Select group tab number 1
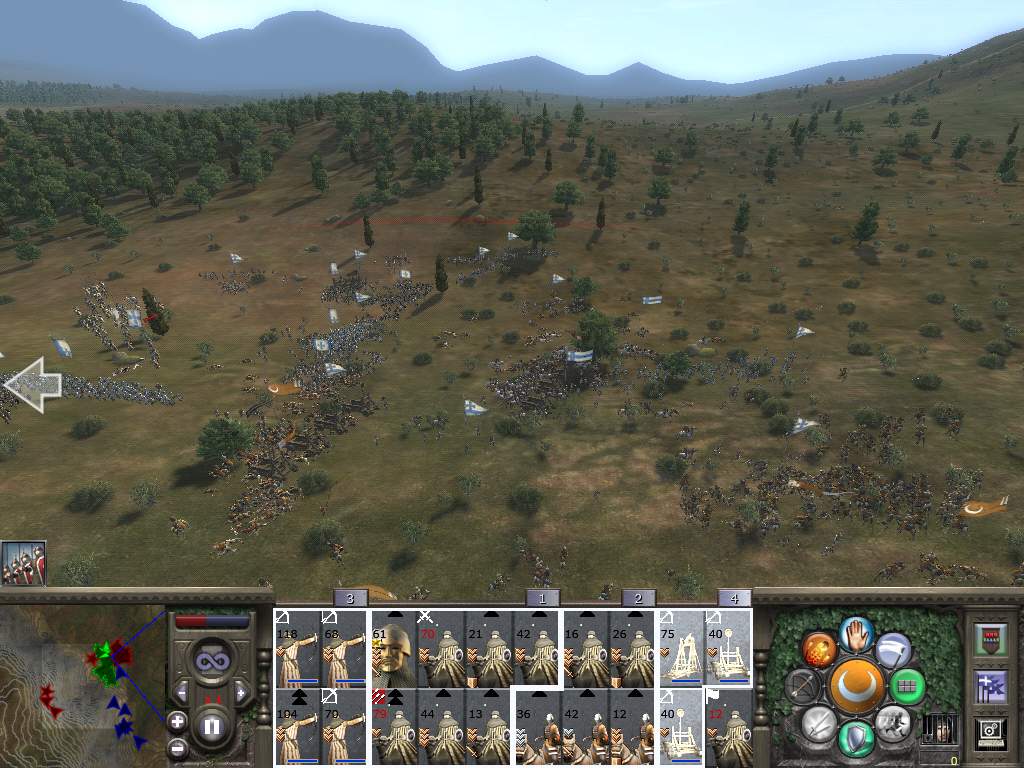 point(542,598)
